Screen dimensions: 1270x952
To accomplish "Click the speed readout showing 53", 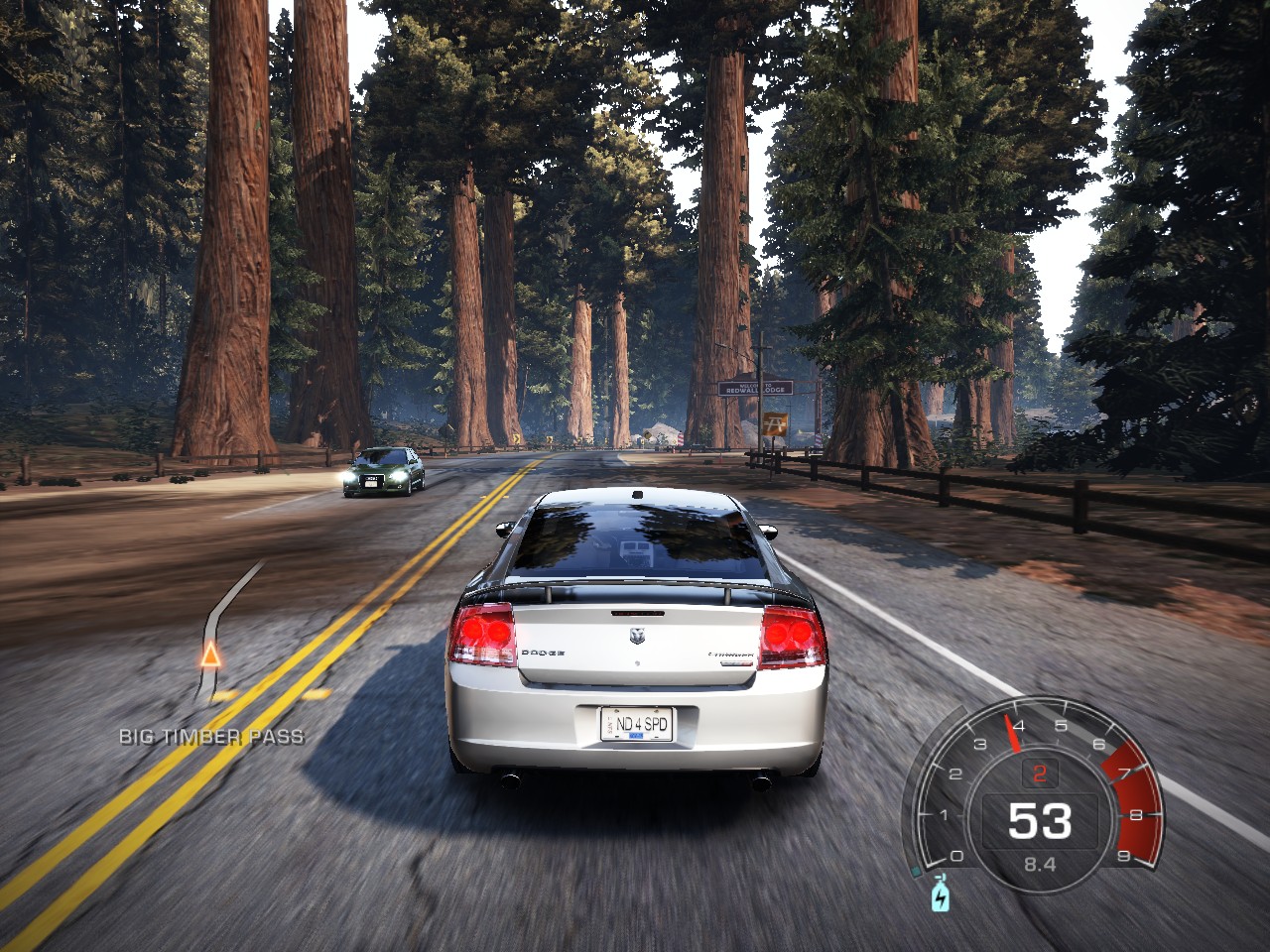I will [x=1040, y=819].
